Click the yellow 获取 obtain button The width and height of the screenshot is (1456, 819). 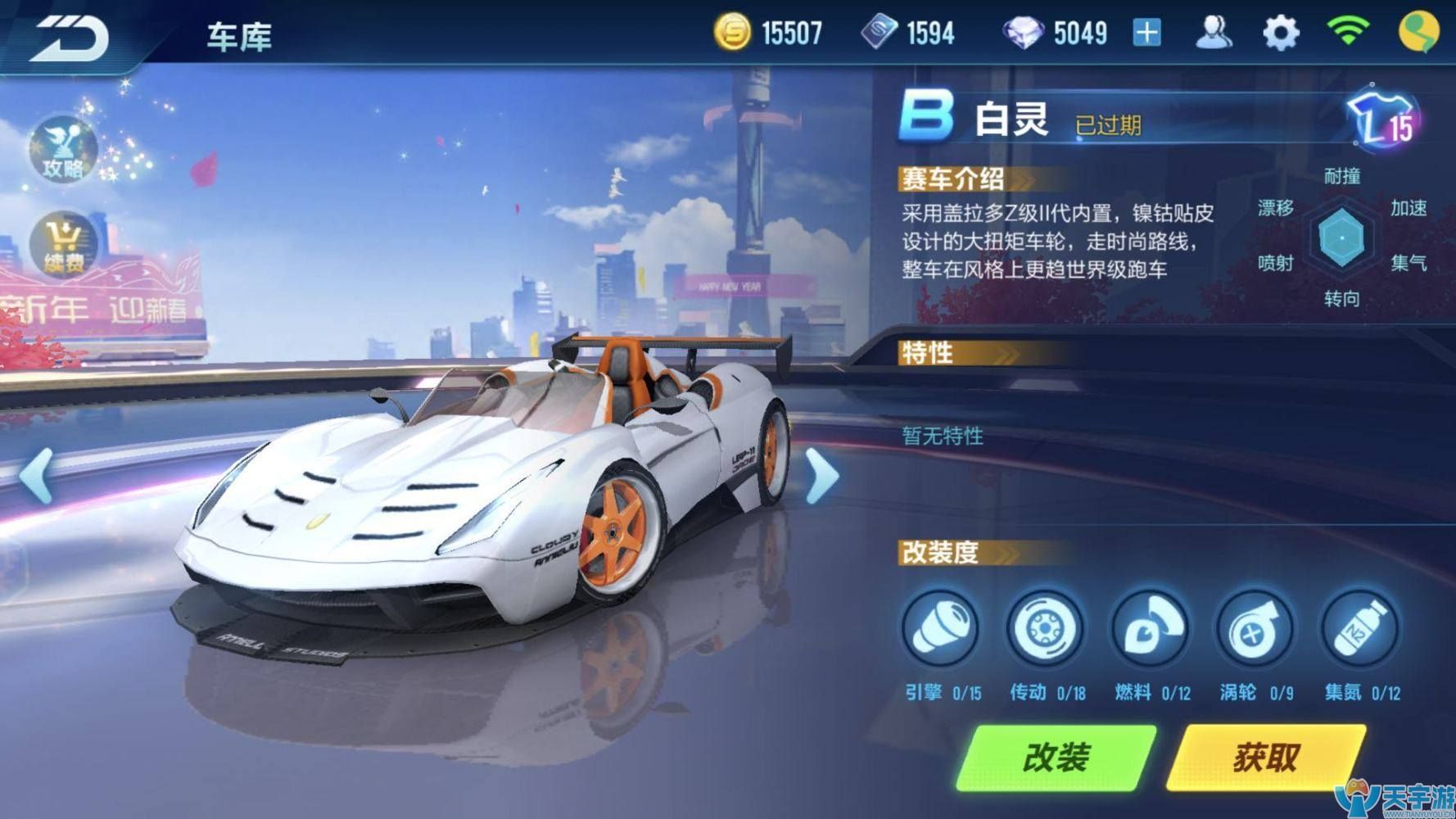(1266, 758)
